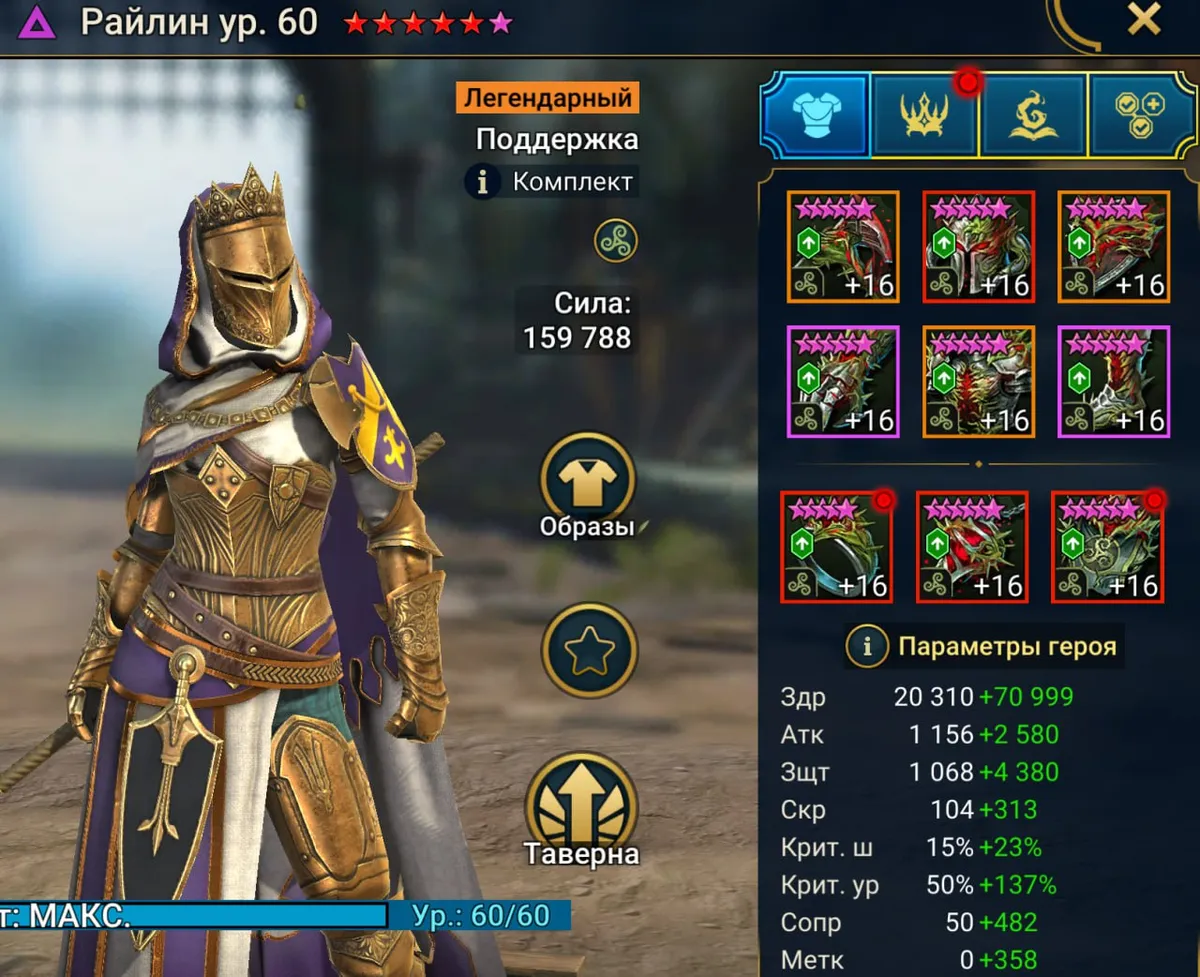Select the equipped amulet accessory
This screenshot has width=1200, height=977.
(971, 547)
